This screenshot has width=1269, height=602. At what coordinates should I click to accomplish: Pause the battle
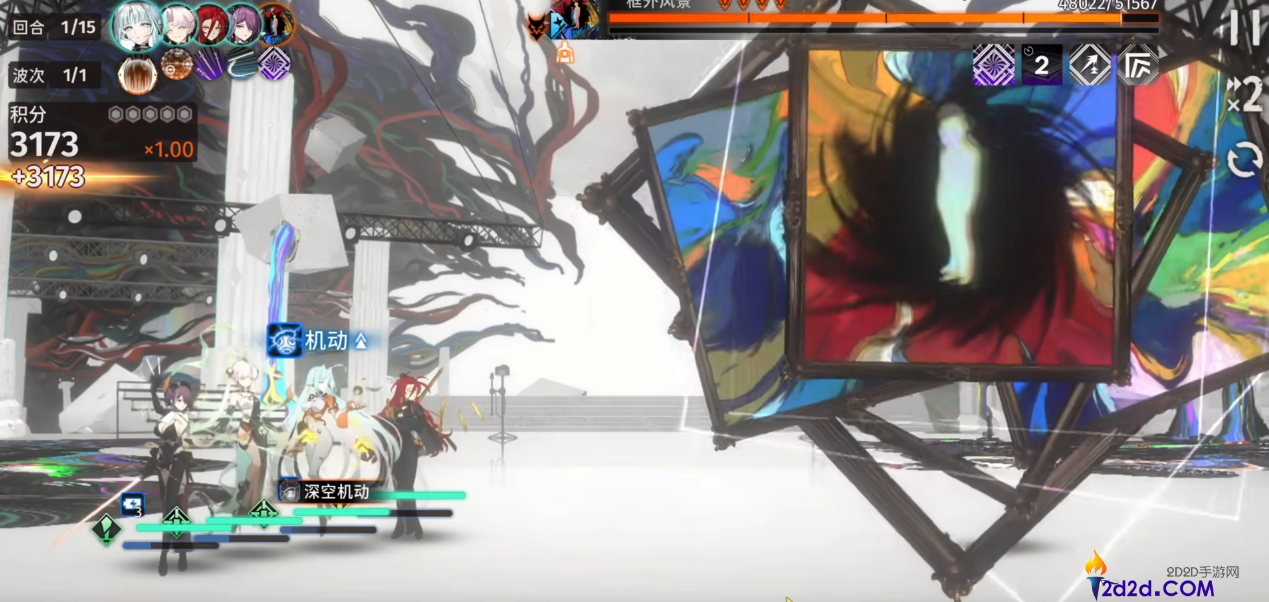[x=1244, y=29]
